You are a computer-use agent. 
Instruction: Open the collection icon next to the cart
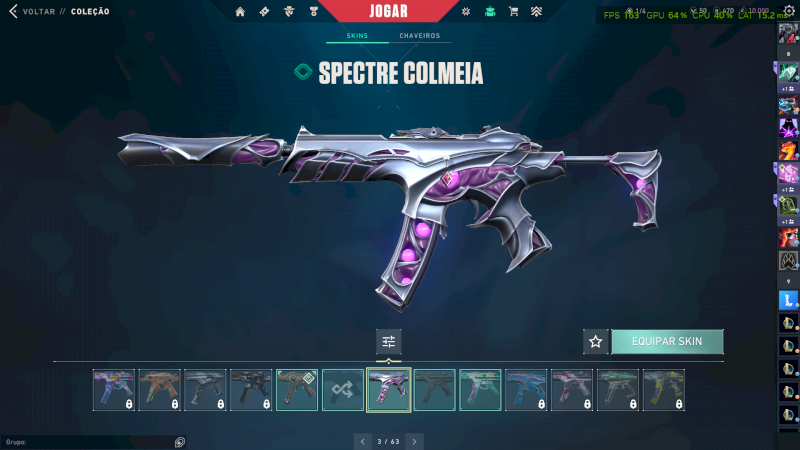click(537, 12)
